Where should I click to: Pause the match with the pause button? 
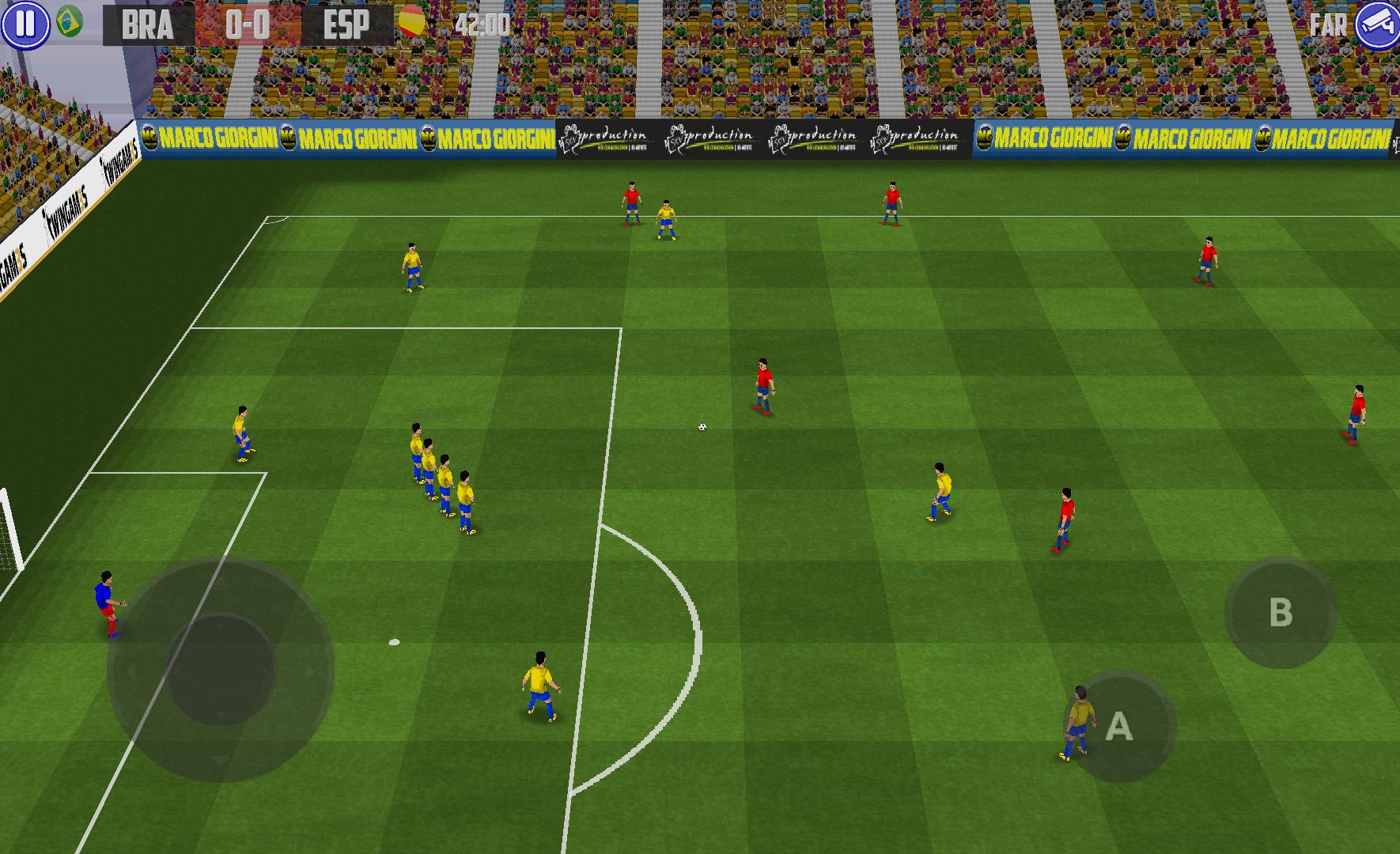(25, 24)
